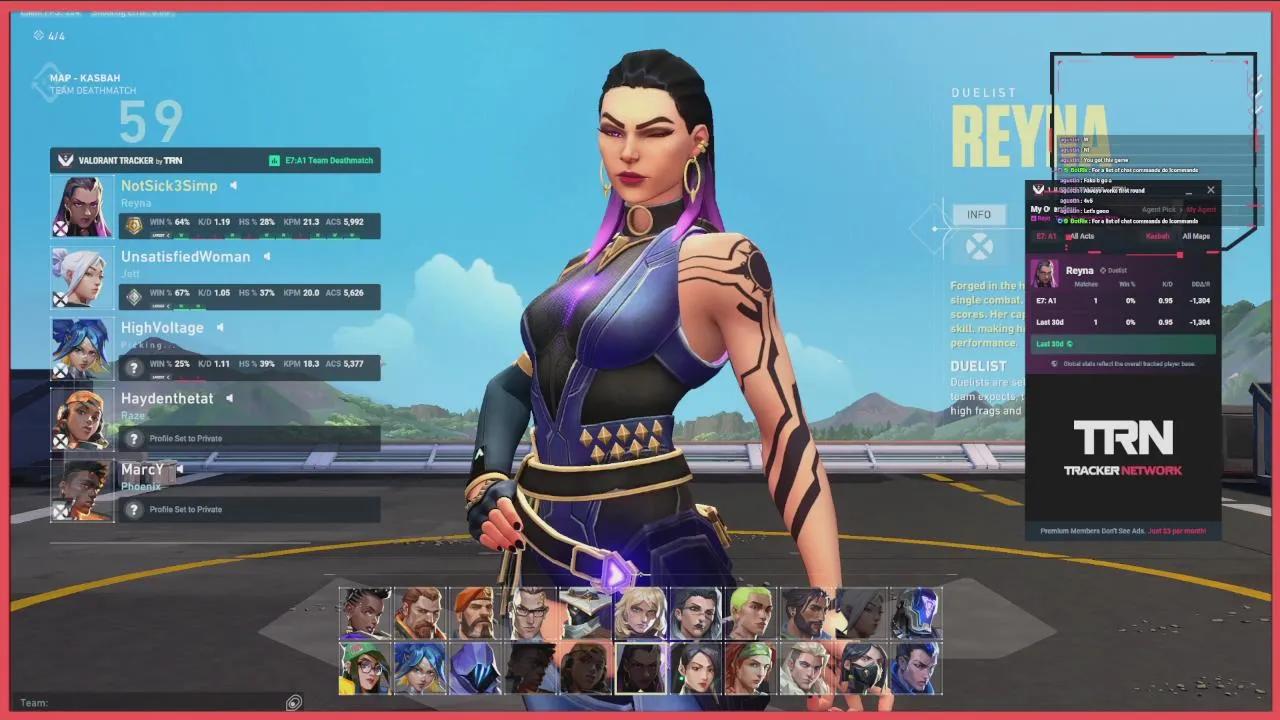Click the question mark icon on HighVoltage's stats
This screenshot has height=720, width=1280.
[x=133, y=367]
